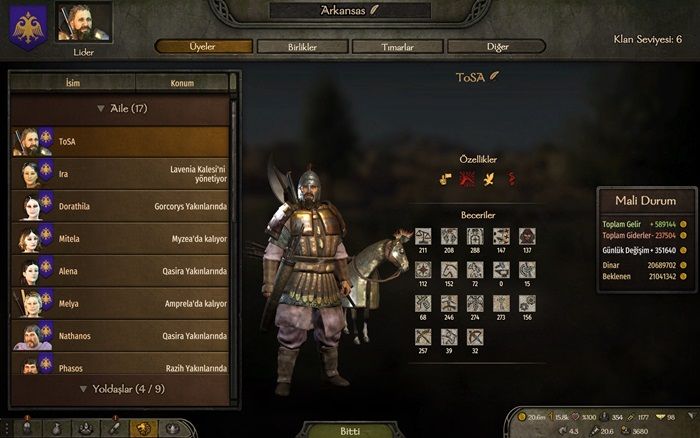Select Nathanos from the family list
700x438 pixels.
click(x=120, y=336)
